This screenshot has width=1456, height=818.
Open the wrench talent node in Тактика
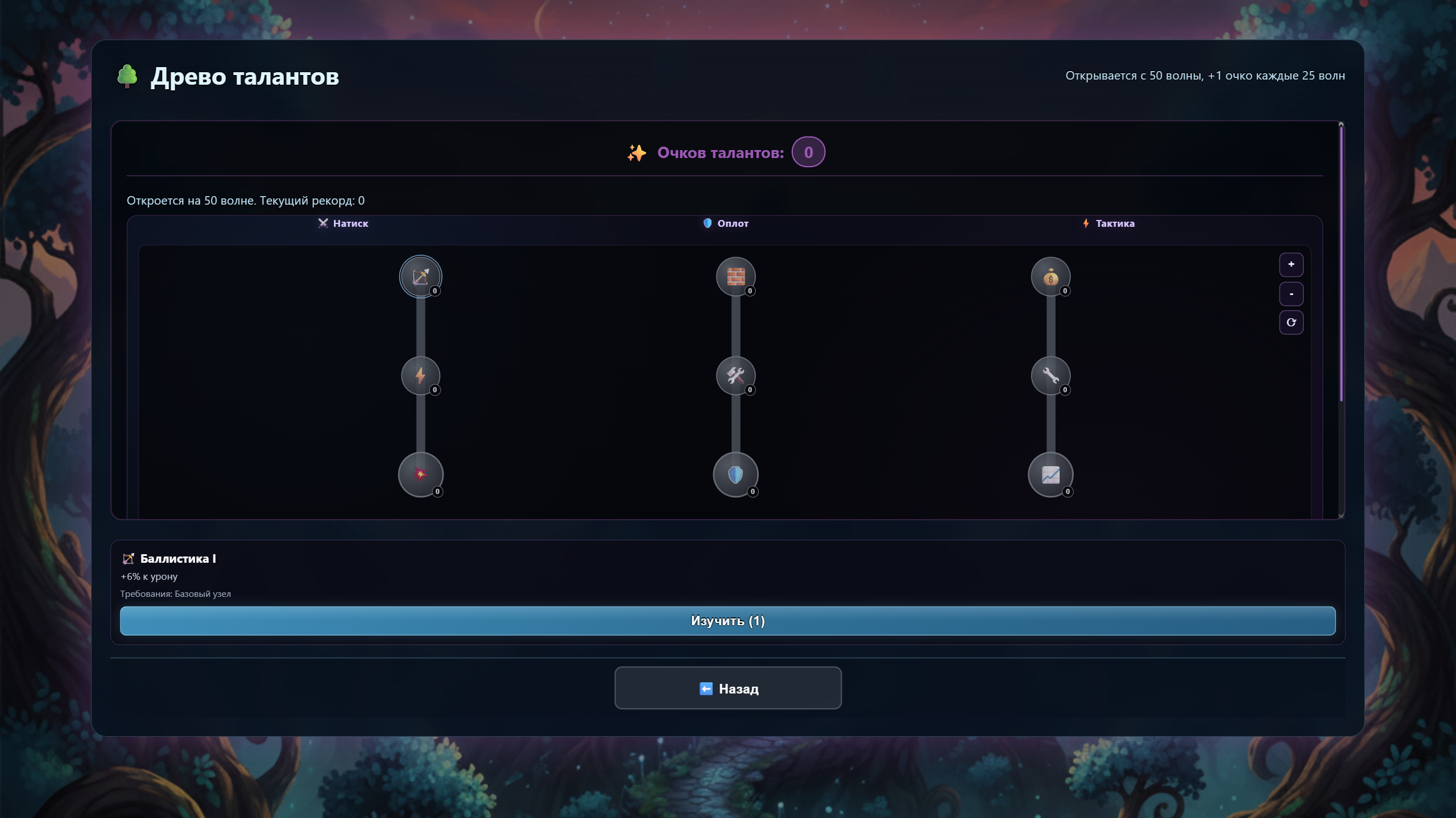point(1051,376)
